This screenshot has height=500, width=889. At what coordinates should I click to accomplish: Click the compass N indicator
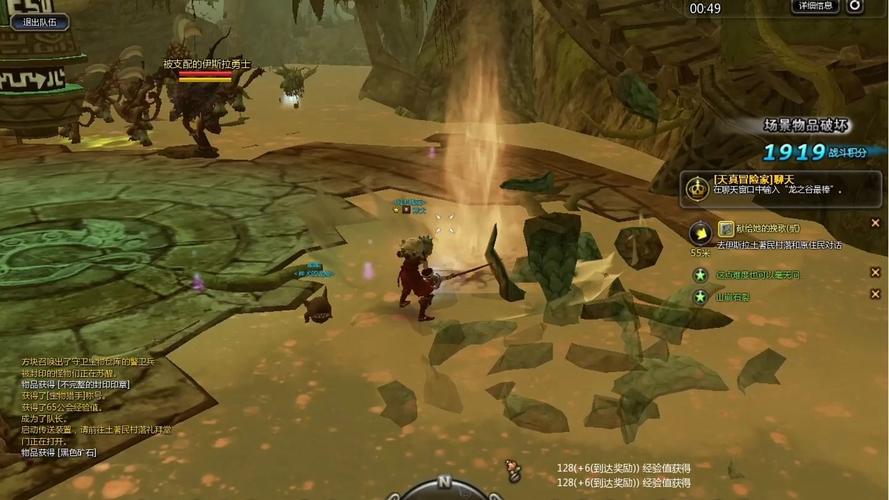[x=443, y=483]
